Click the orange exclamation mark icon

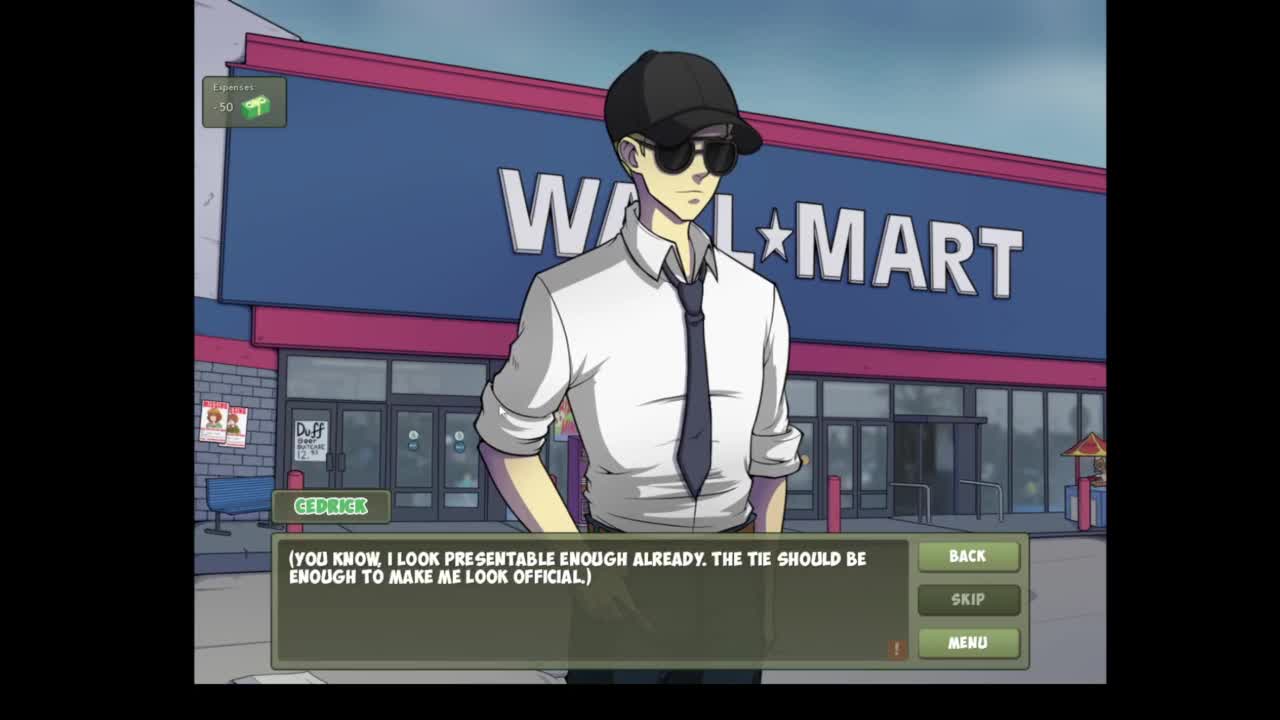click(x=896, y=649)
